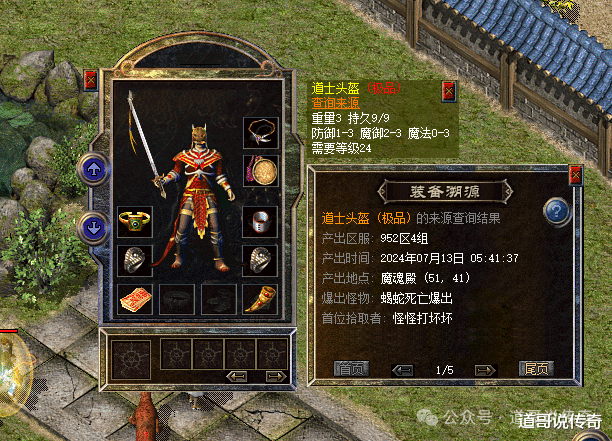Image resolution: width=612 pixels, height=441 pixels.
Task: Select the silver helmet equipment slot
Action: tap(260, 221)
